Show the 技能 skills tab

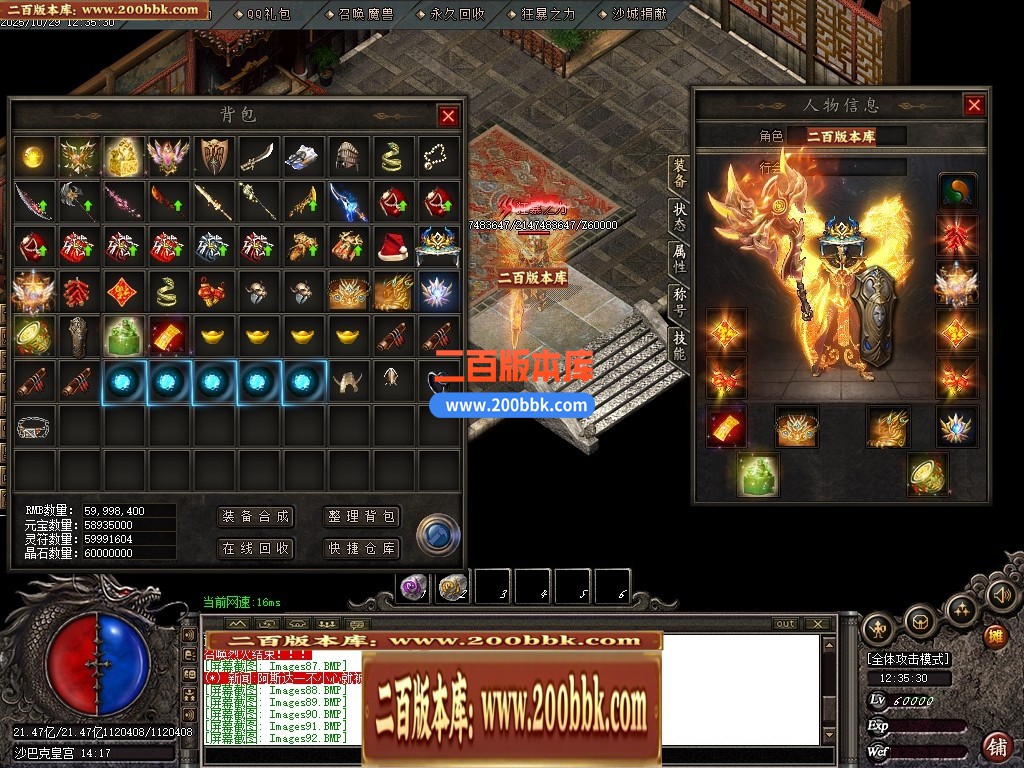click(x=679, y=346)
